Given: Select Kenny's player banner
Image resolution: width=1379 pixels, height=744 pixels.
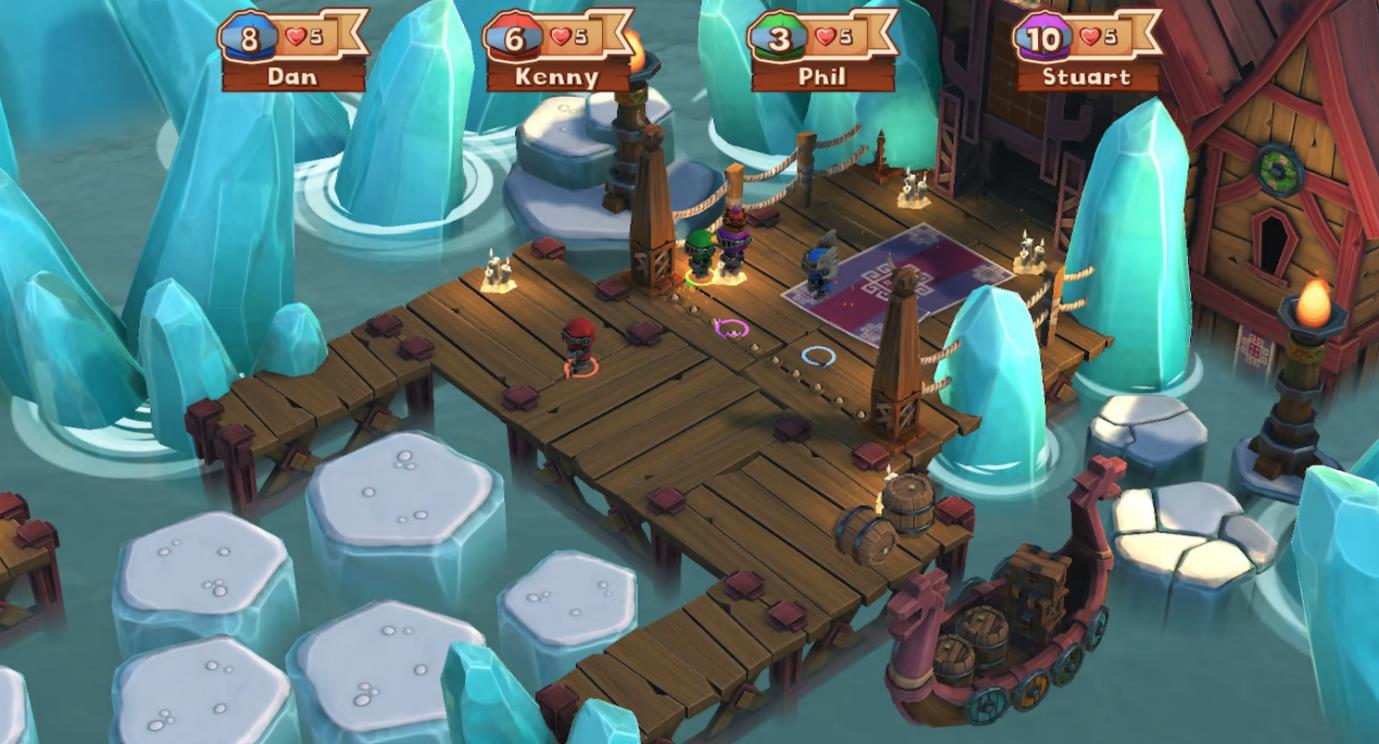Looking at the screenshot, I should (557, 52).
